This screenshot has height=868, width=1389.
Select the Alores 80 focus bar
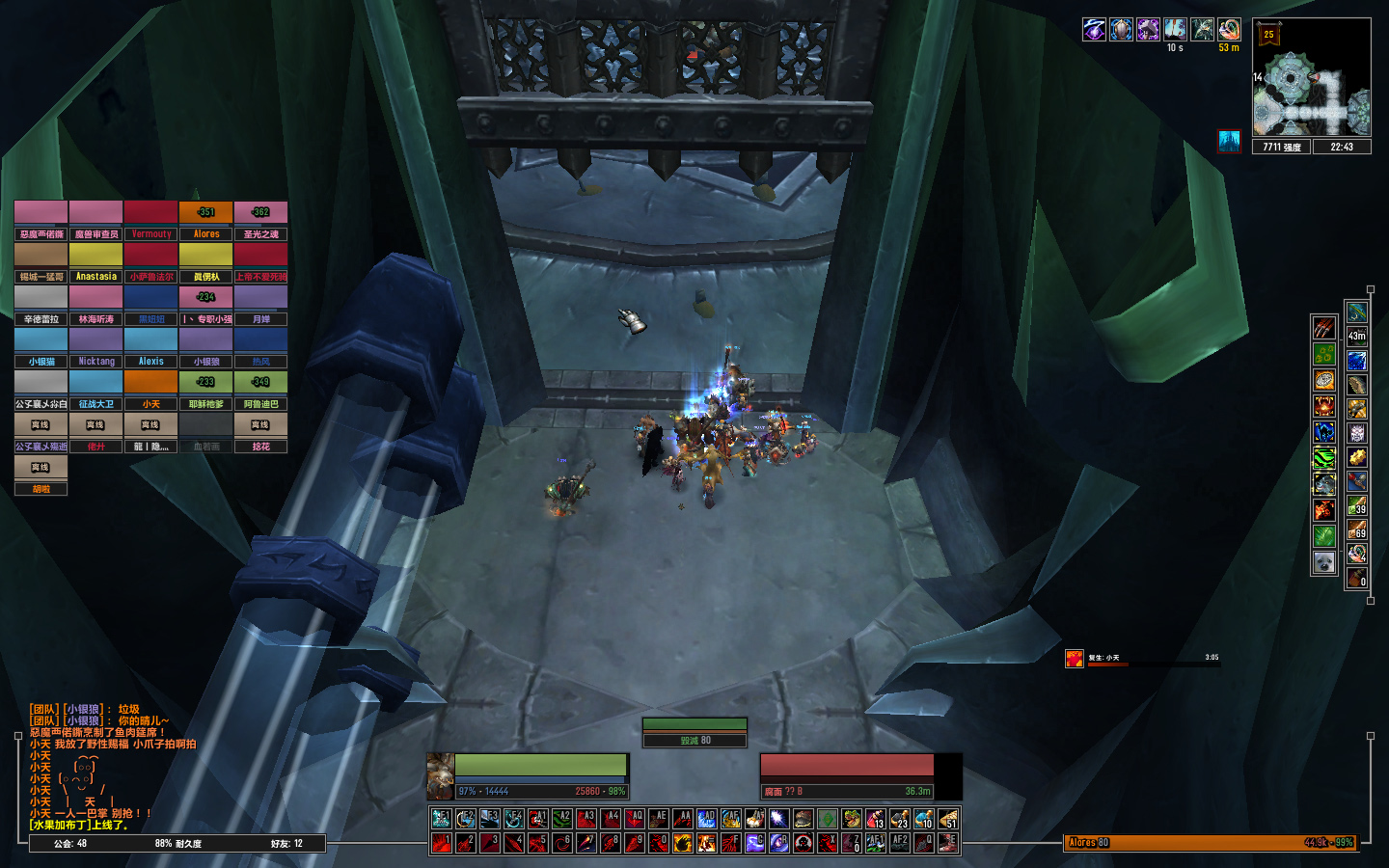pos(1210,842)
